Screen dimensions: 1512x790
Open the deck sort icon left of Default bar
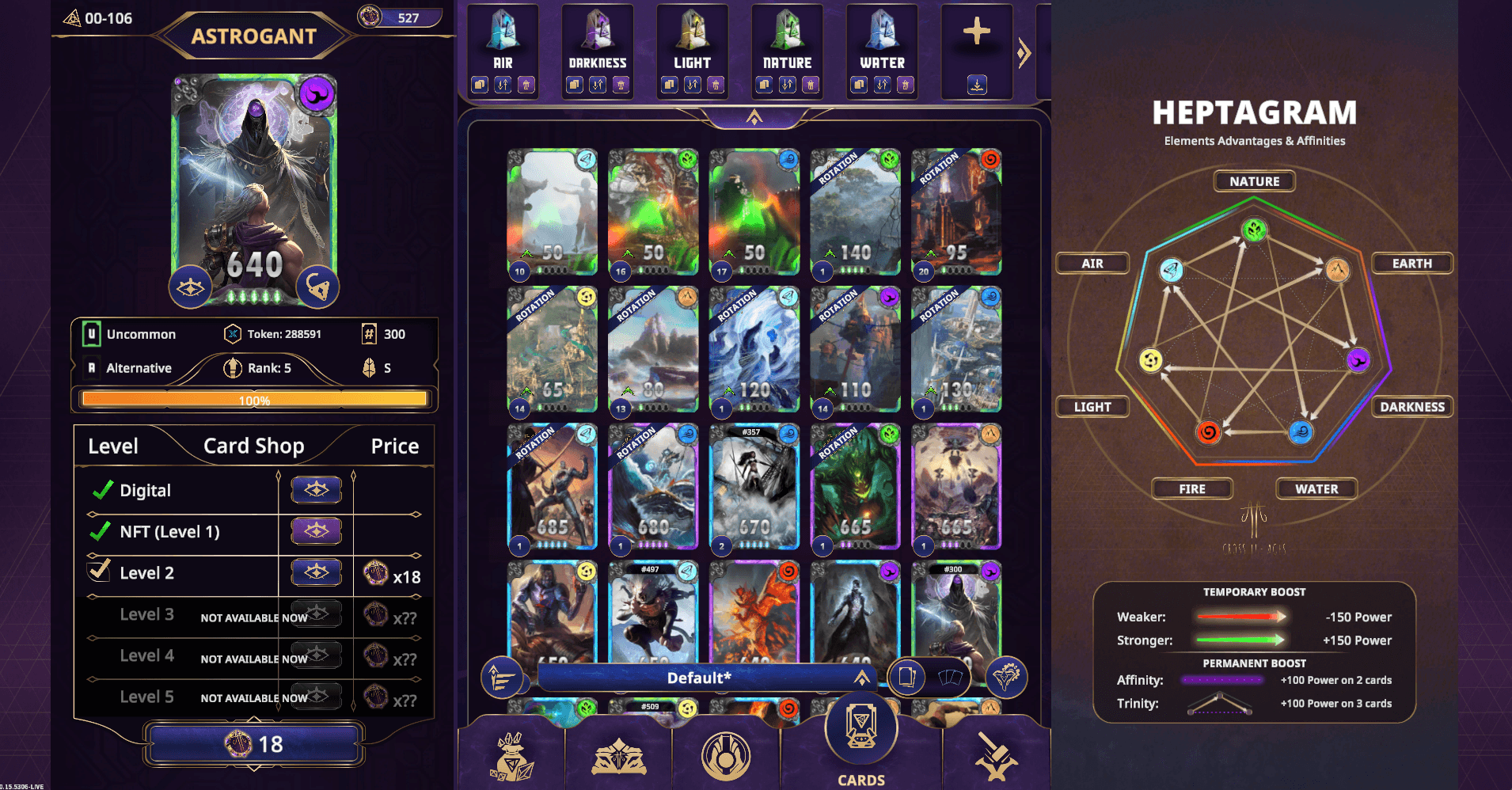click(x=503, y=678)
